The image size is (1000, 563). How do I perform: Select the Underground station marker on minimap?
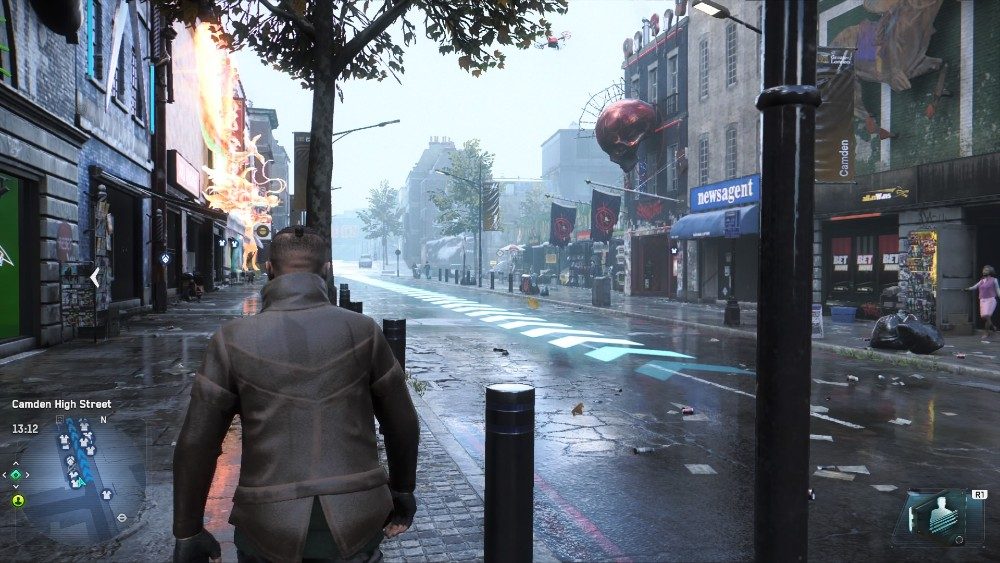tap(121, 518)
